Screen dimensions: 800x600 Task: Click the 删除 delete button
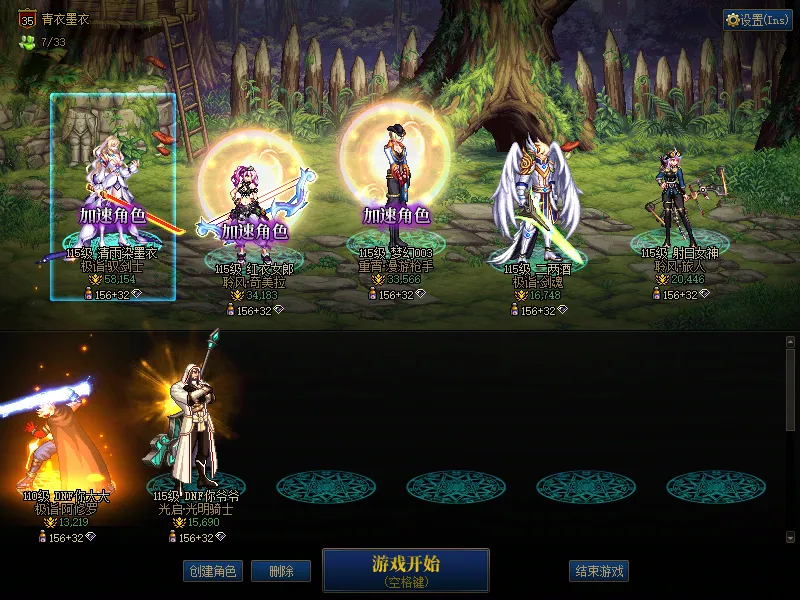pyautogui.click(x=280, y=571)
